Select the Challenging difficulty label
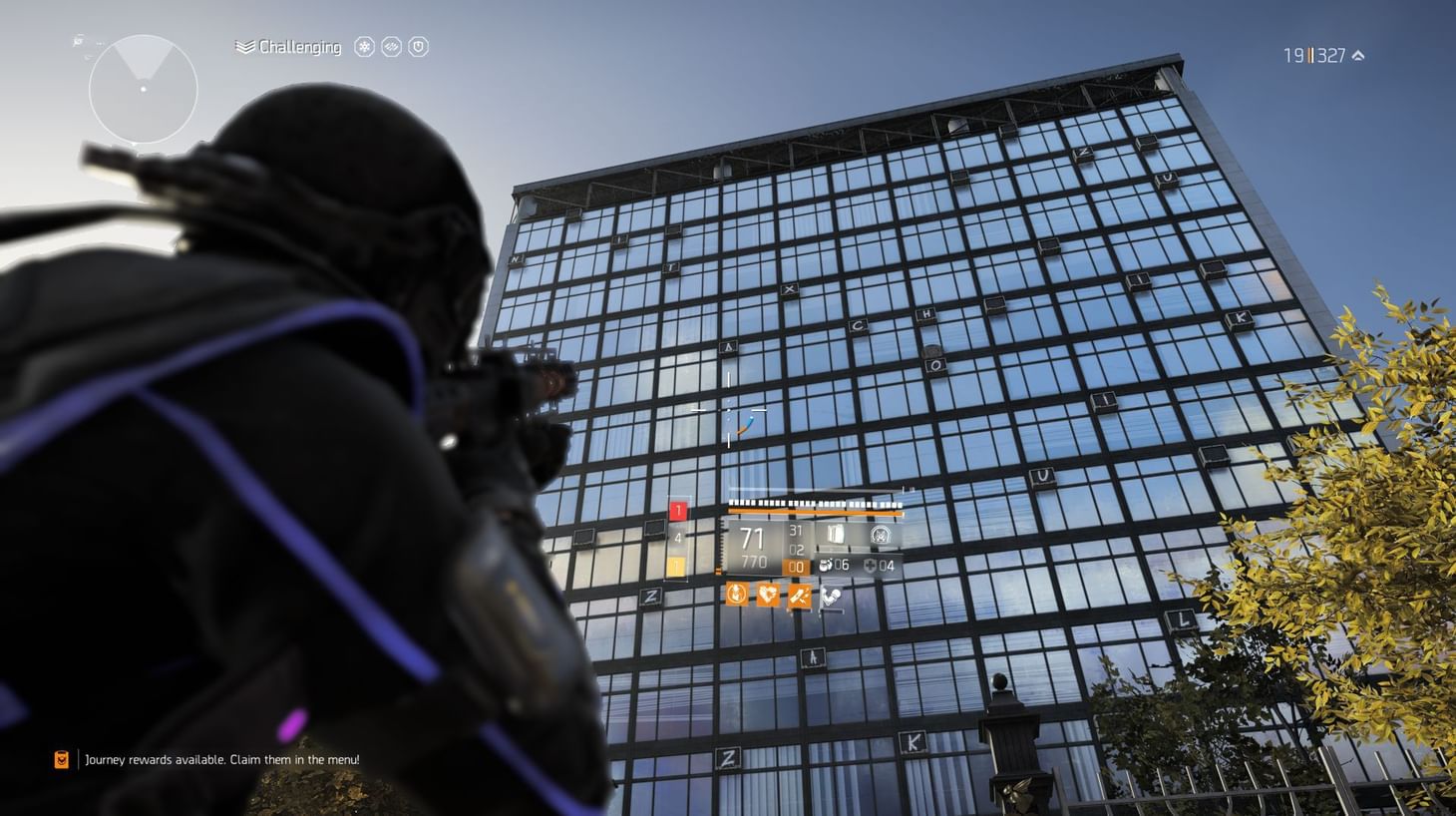The image size is (1456, 816). click(x=299, y=47)
